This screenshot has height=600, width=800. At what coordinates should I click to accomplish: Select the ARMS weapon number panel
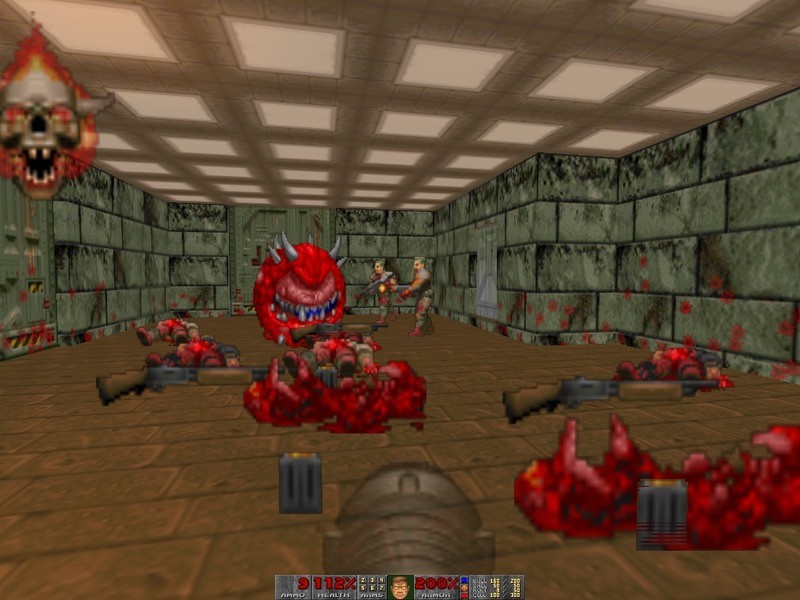371,587
